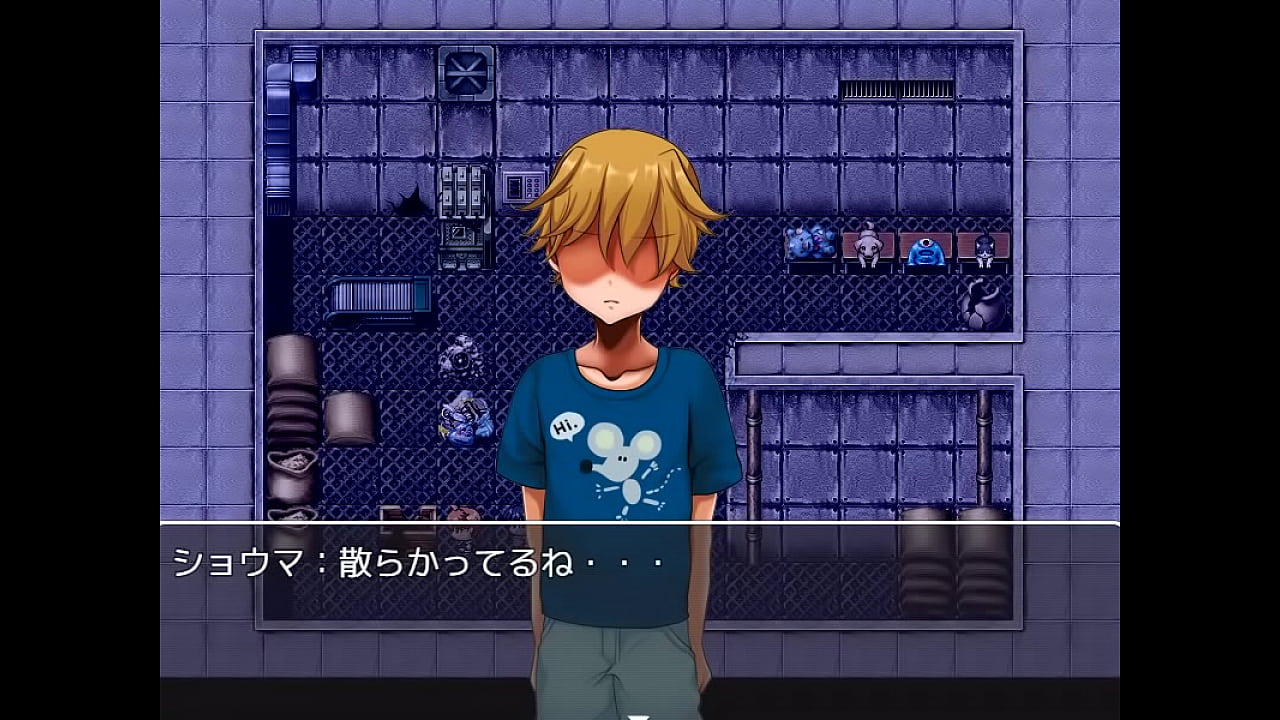Image resolution: width=1280 pixels, height=720 pixels.
Task: Click the dialogue continue arrow indicator
Action: (x=639, y=715)
